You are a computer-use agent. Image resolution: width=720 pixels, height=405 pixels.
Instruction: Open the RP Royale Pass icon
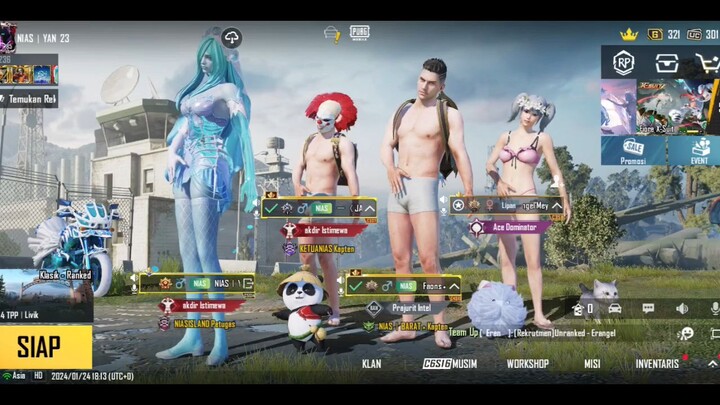[624, 62]
